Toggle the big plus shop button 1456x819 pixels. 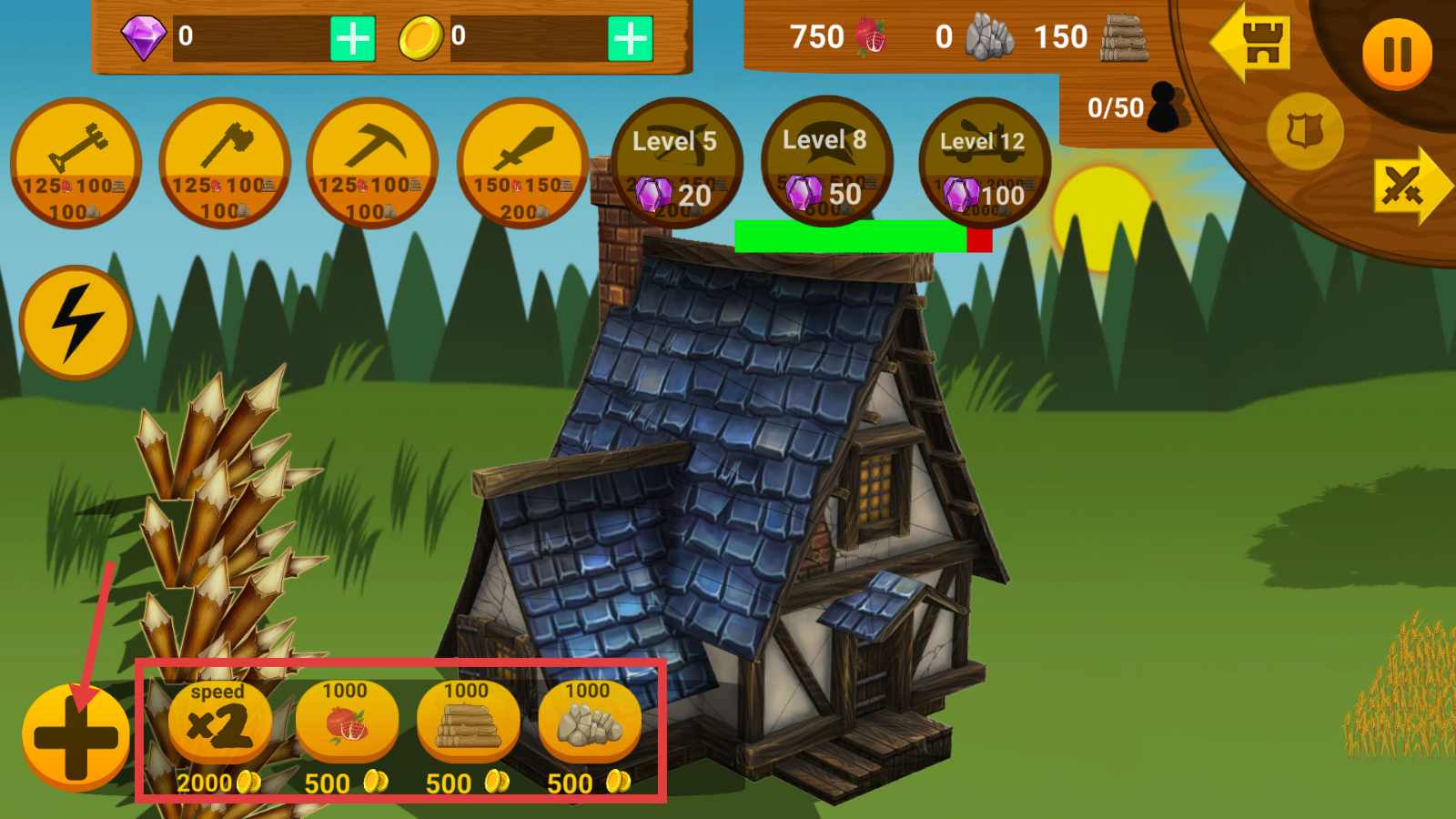[x=76, y=737]
